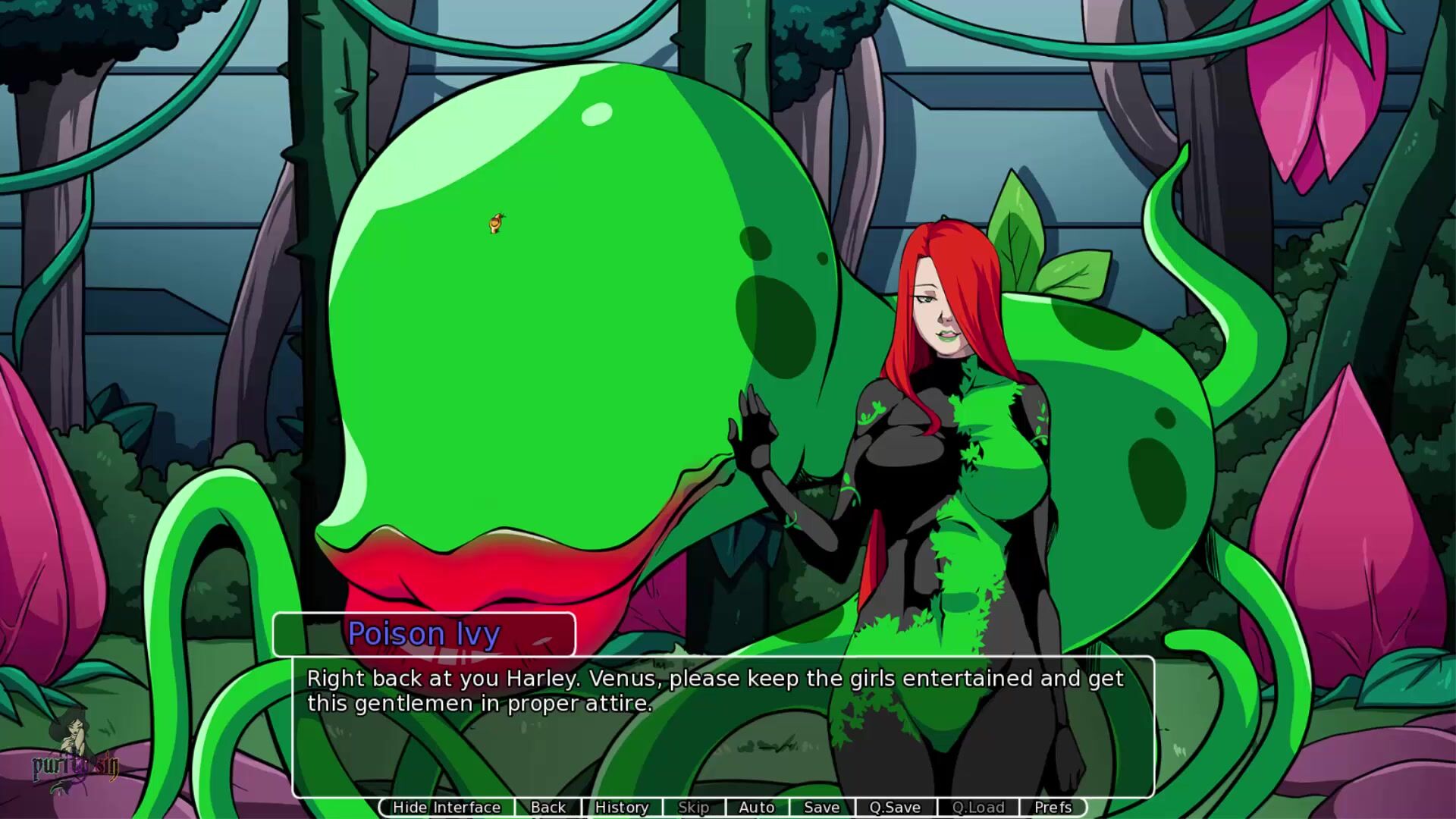Go back one dialogue line
The width and height of the screenshot is (1456, 819).
point(548,808)
